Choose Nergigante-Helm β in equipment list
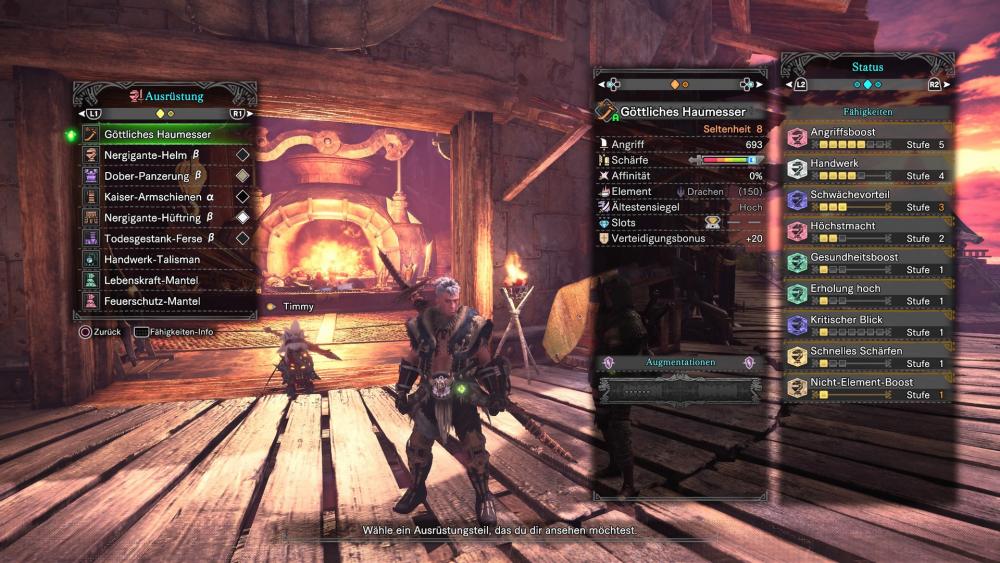 click(x=160, y=155)
